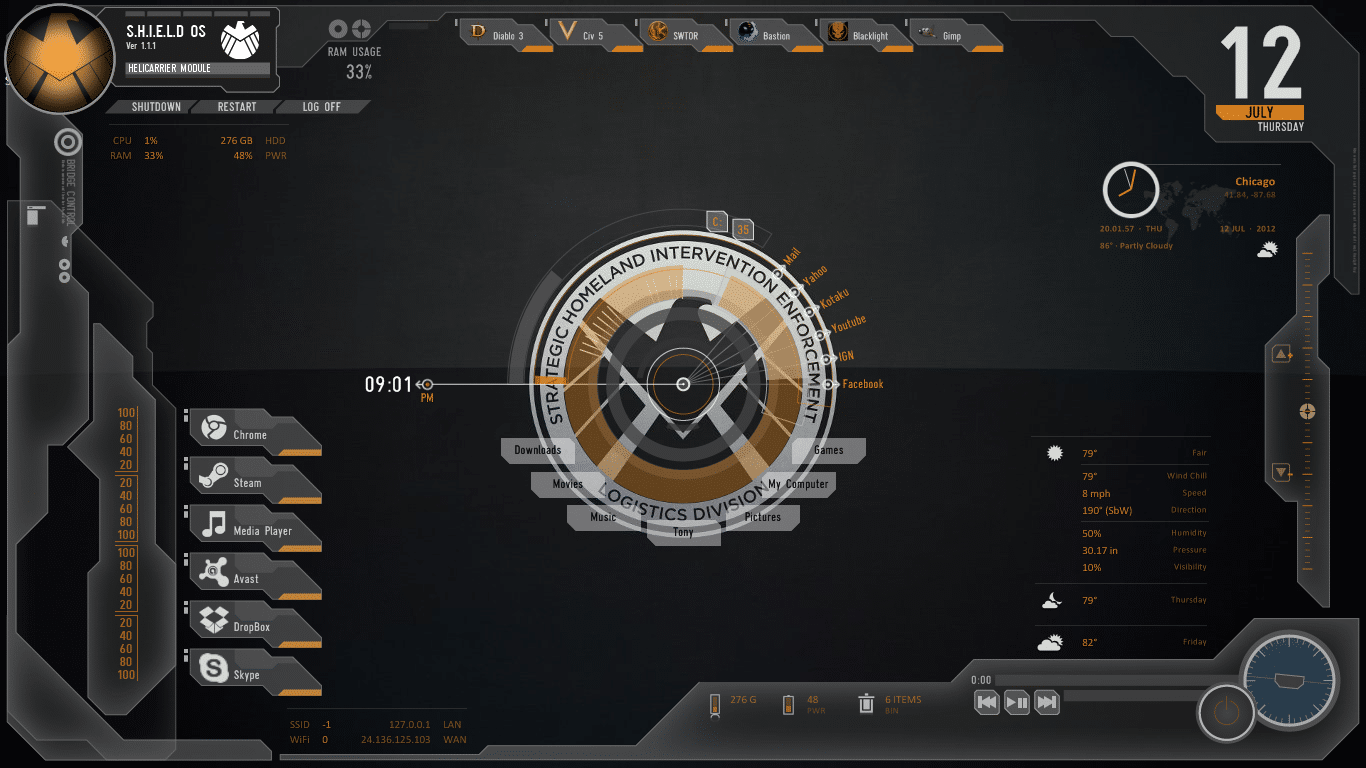Click the S.H.I.E.L.D eagle emblem

[58, 58]
